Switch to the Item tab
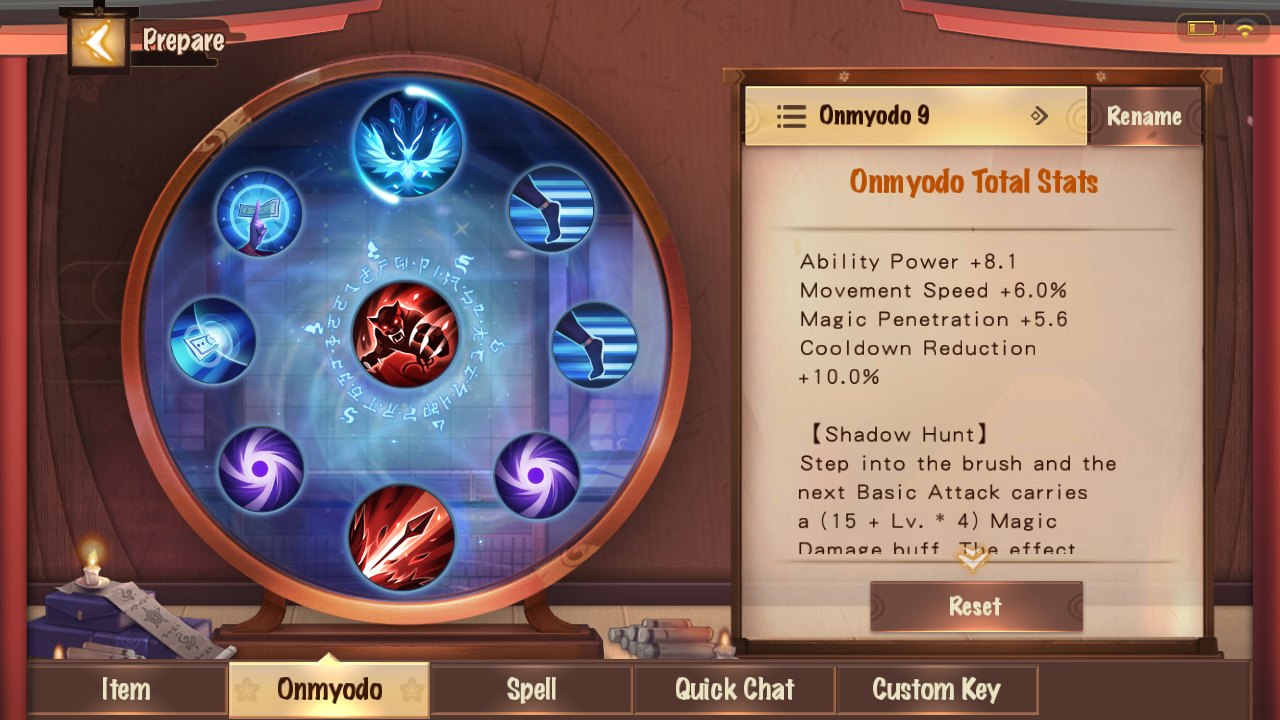The height and width of the screenshot is (720, 1280). coord(126,689)
